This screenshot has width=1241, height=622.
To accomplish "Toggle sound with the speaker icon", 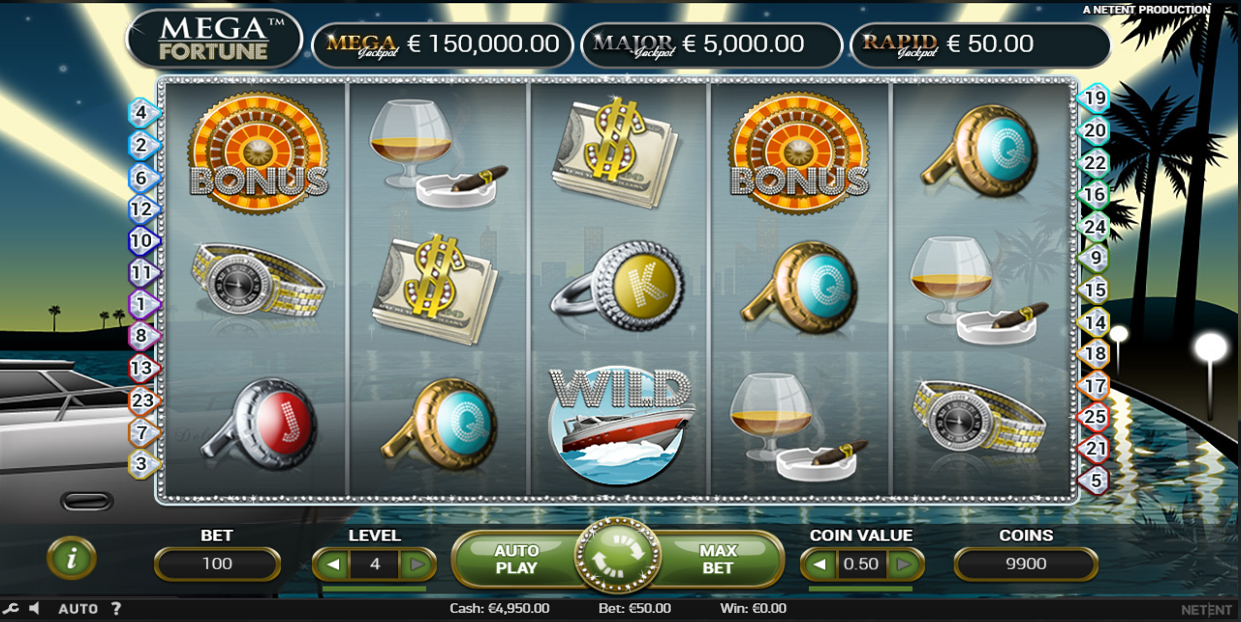I will [34, 608].
